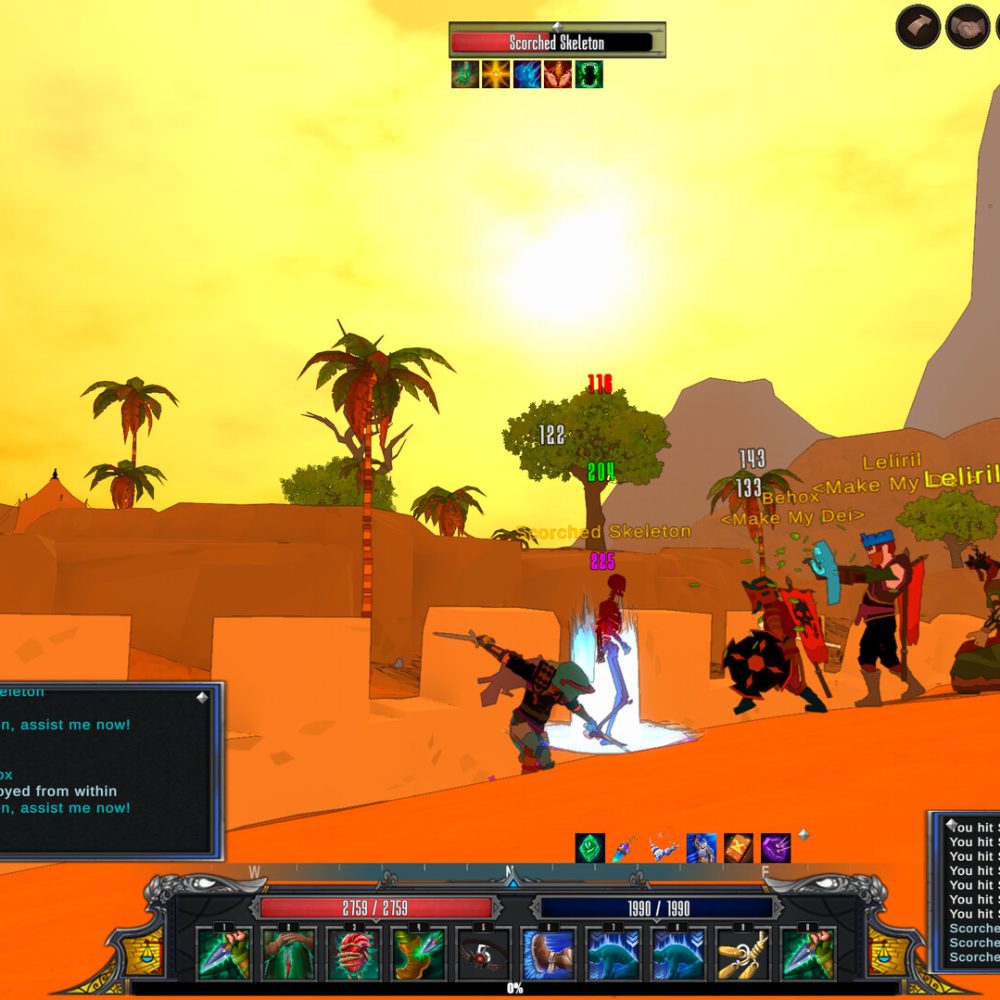1000x1000 pixels.
Task: Click the green rune gem buff icon
Action: 590,848
